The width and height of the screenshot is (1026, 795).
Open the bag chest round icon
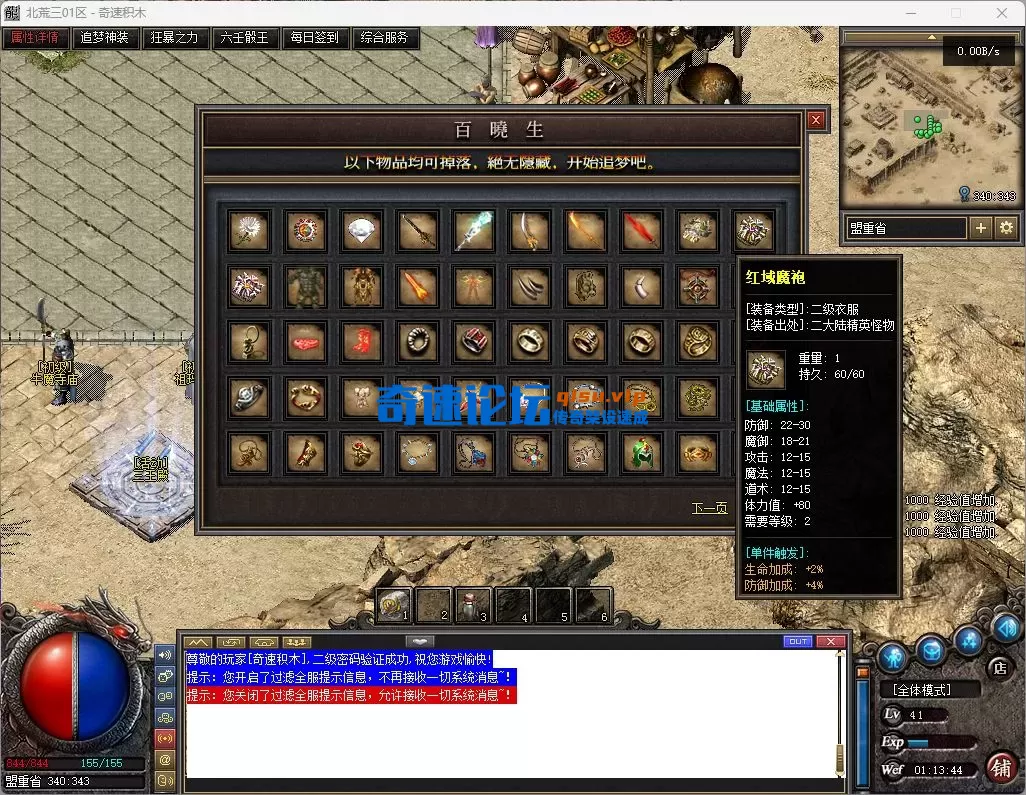coord(931,650)
